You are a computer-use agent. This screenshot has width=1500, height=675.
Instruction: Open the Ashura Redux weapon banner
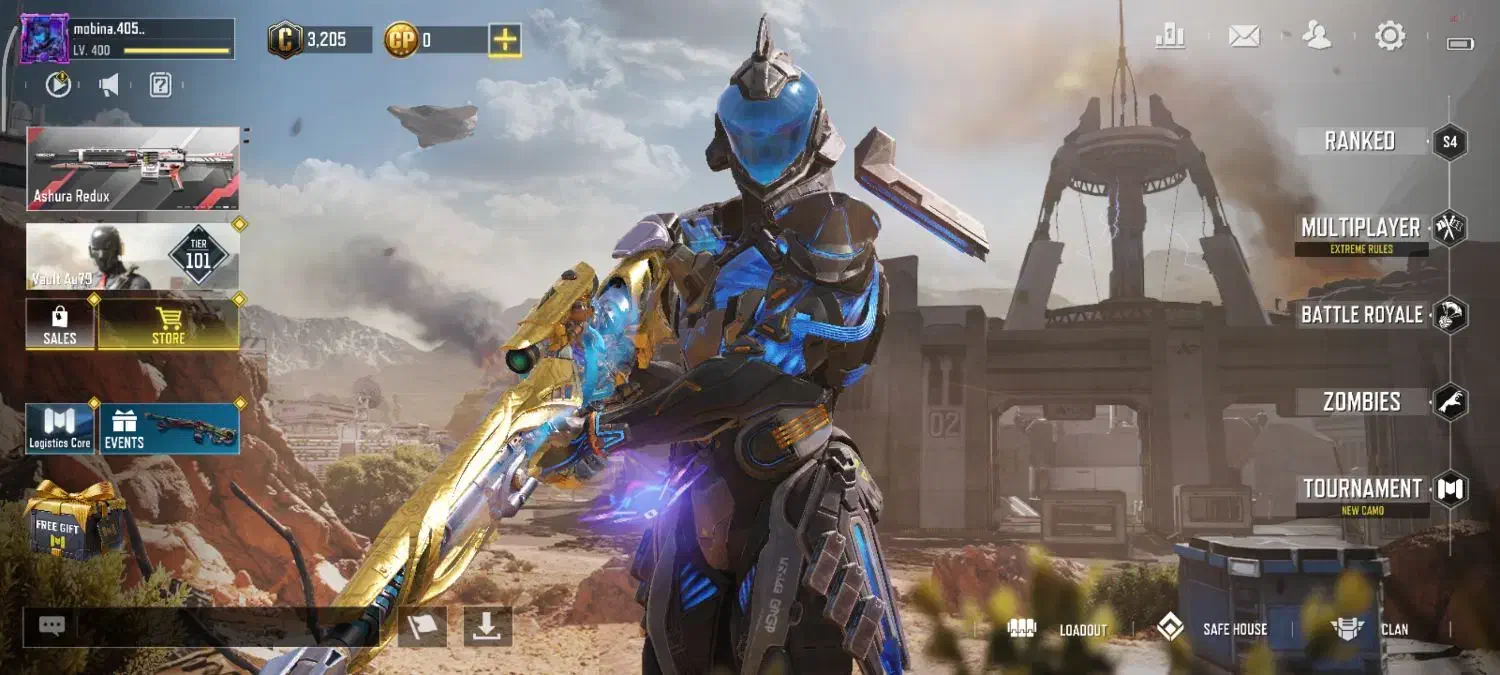click(133, 168)
